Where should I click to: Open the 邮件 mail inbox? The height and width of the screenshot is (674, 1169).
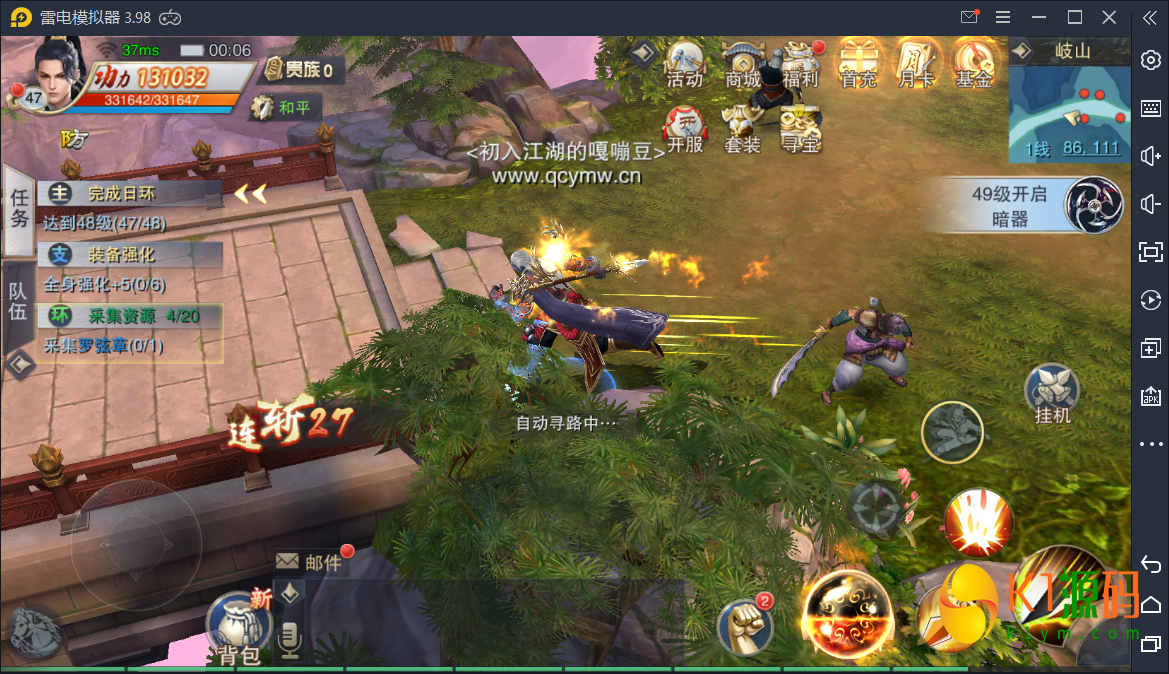point(311,562)
